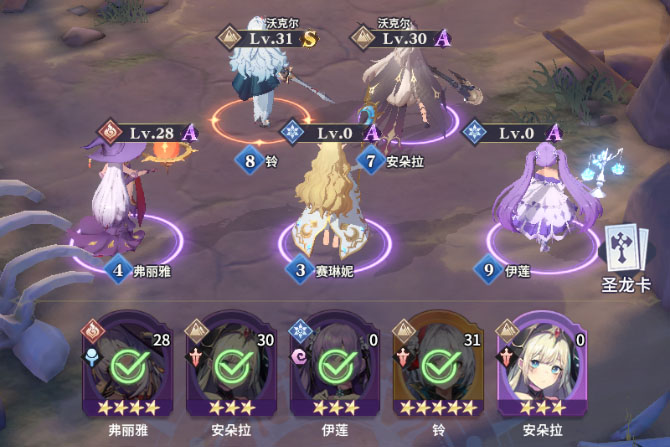Pick the five-star 铃 hero card
The image size is (670, 447).
[x=435, y=367]
